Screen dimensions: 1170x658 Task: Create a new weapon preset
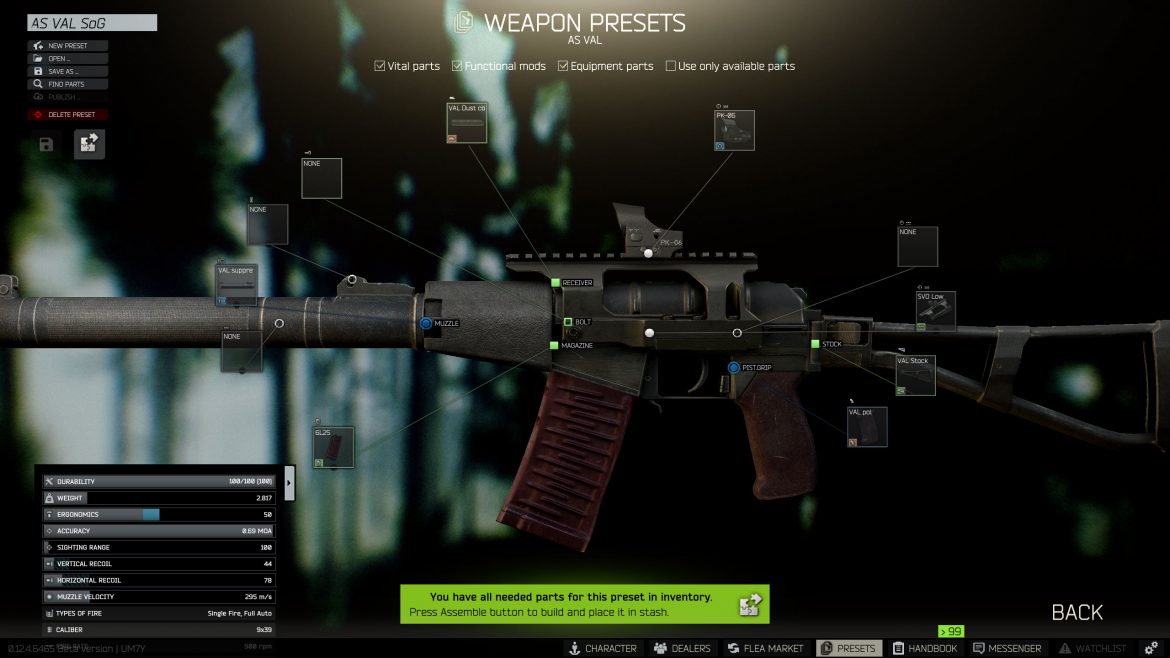point(68,46)
